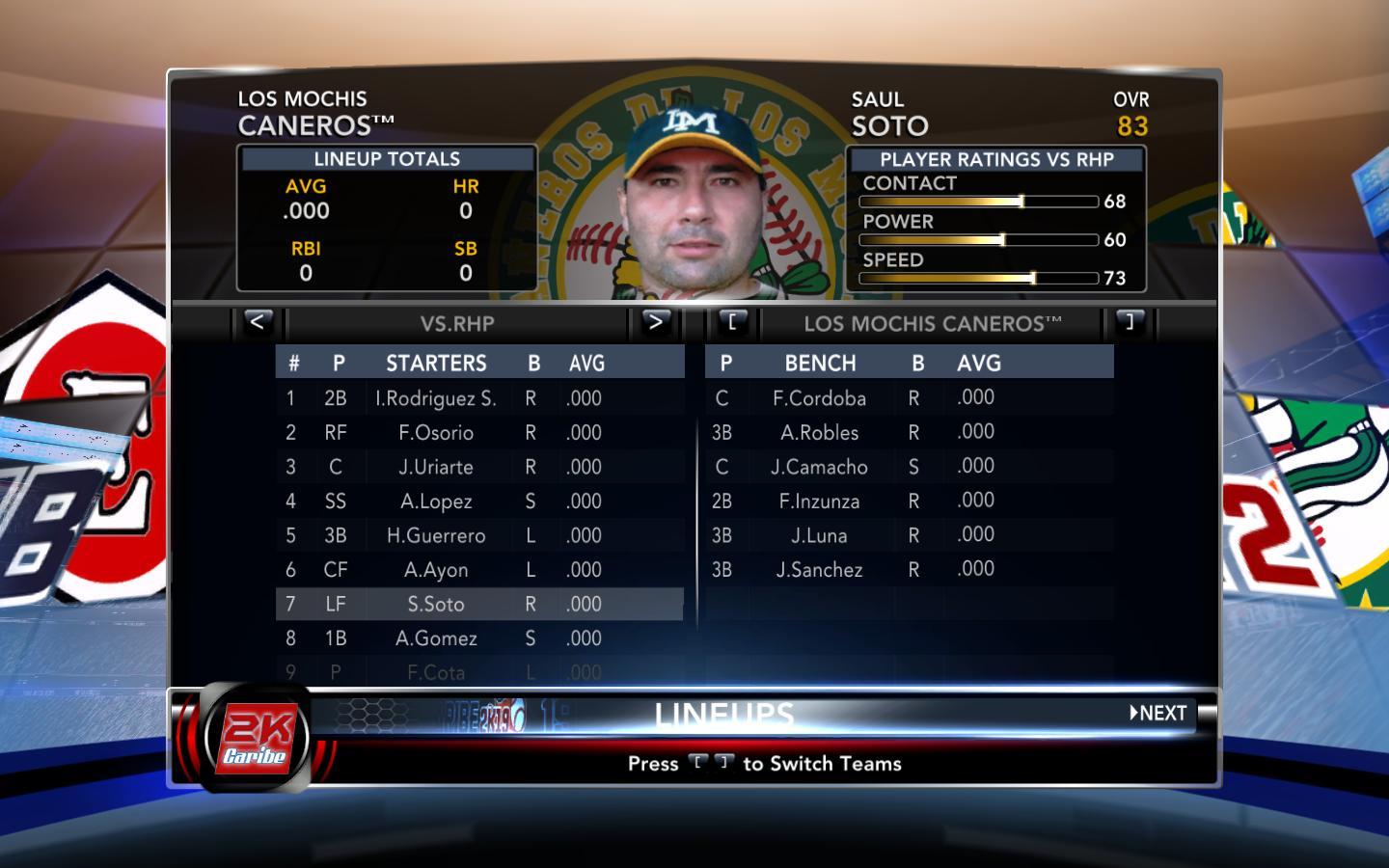1389x868 pixels.
Task: Switch to previous team with left bracket button
Action: point(732,322)
